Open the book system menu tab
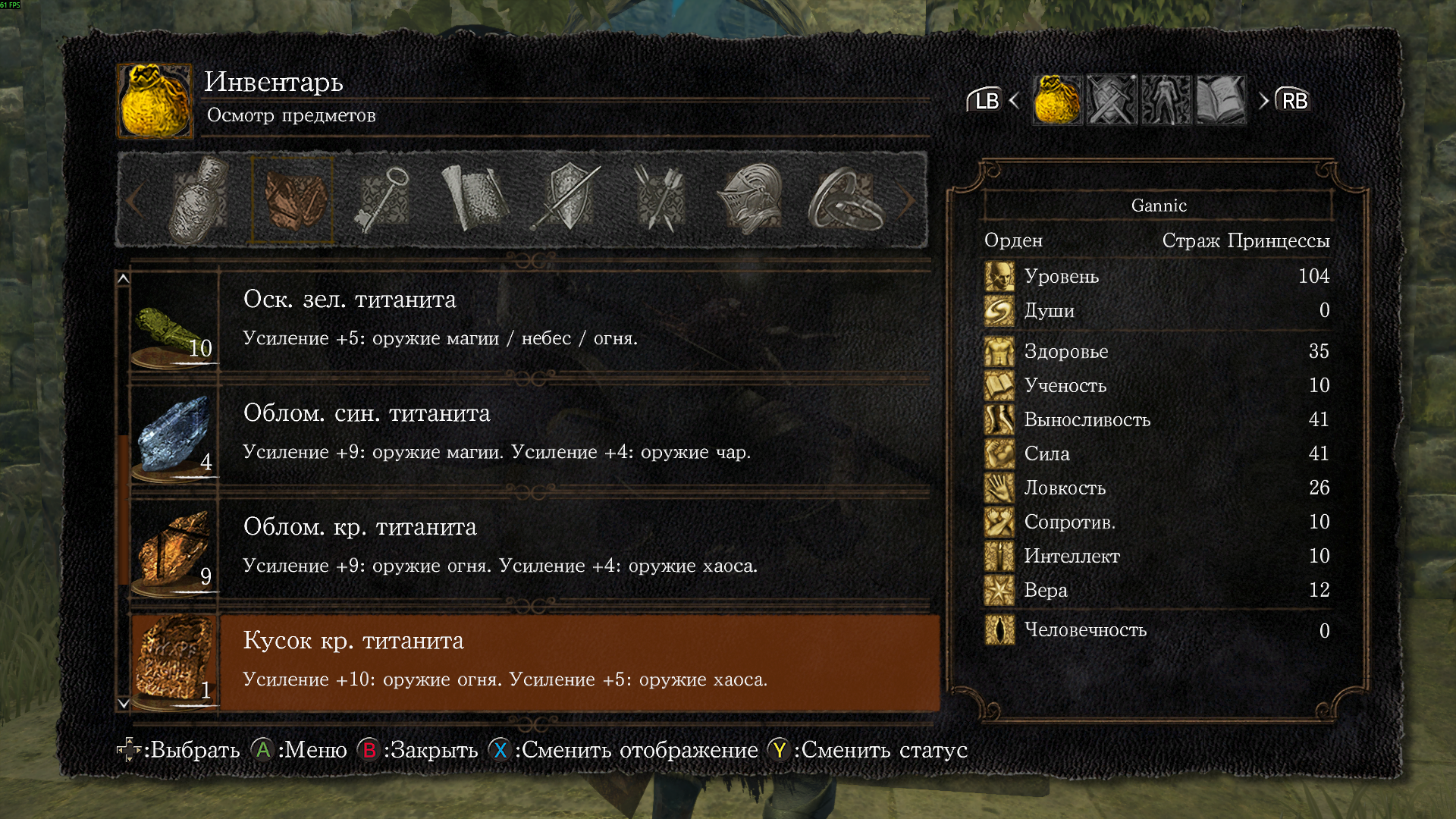Image resolution: width=1456 pixels, height=819 pixels. pos(1221,99)
